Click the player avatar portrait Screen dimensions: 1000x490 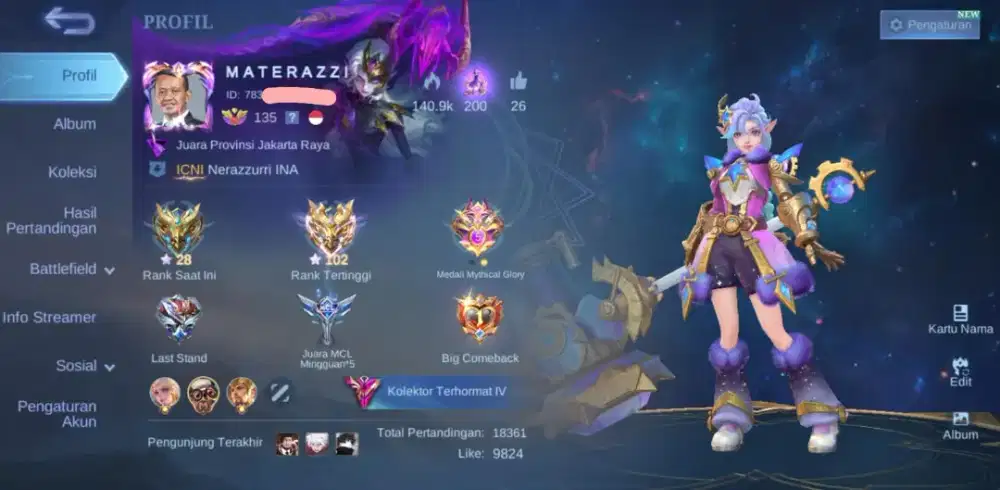coord(177,98)
